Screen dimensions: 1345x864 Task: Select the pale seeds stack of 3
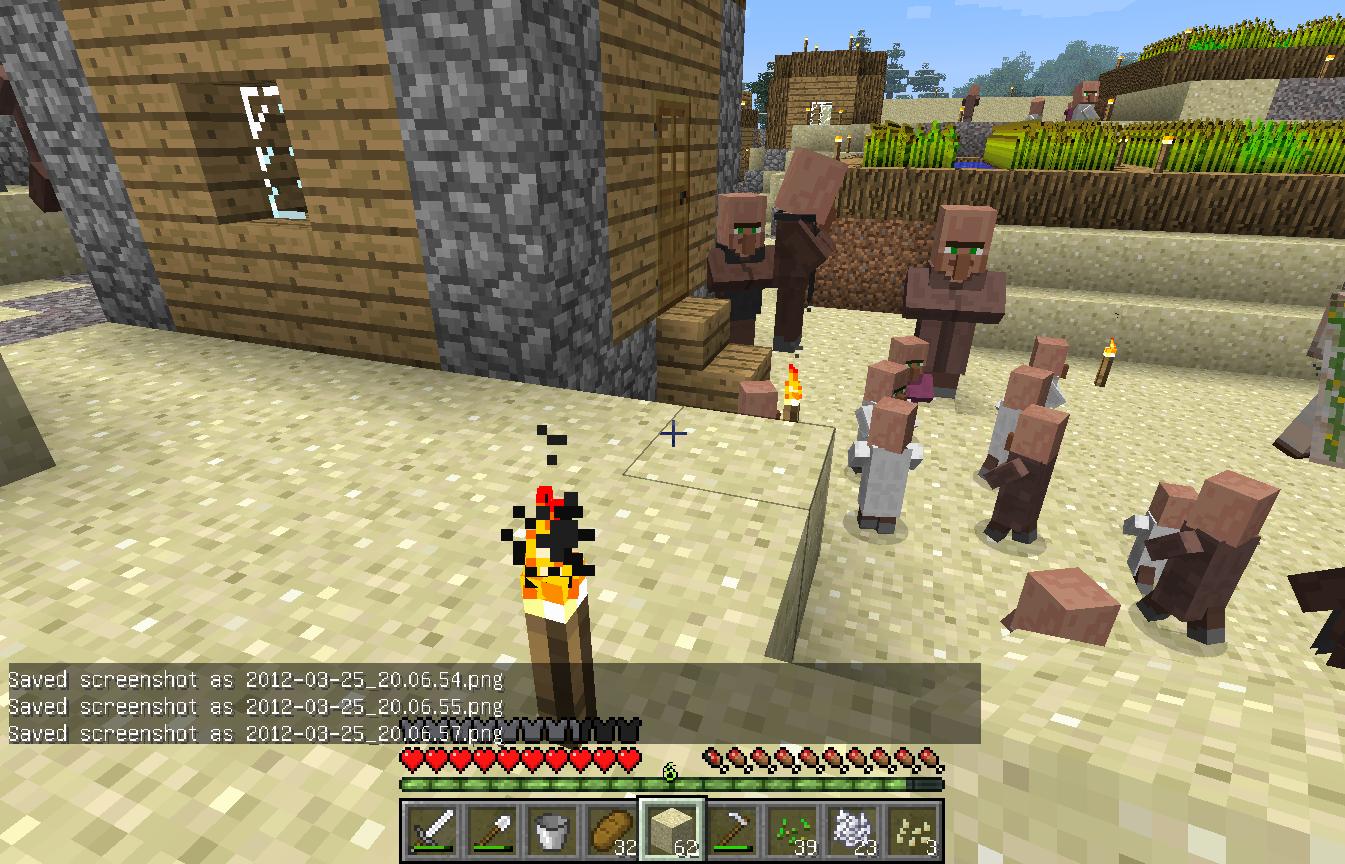click(x=912, y=829)
